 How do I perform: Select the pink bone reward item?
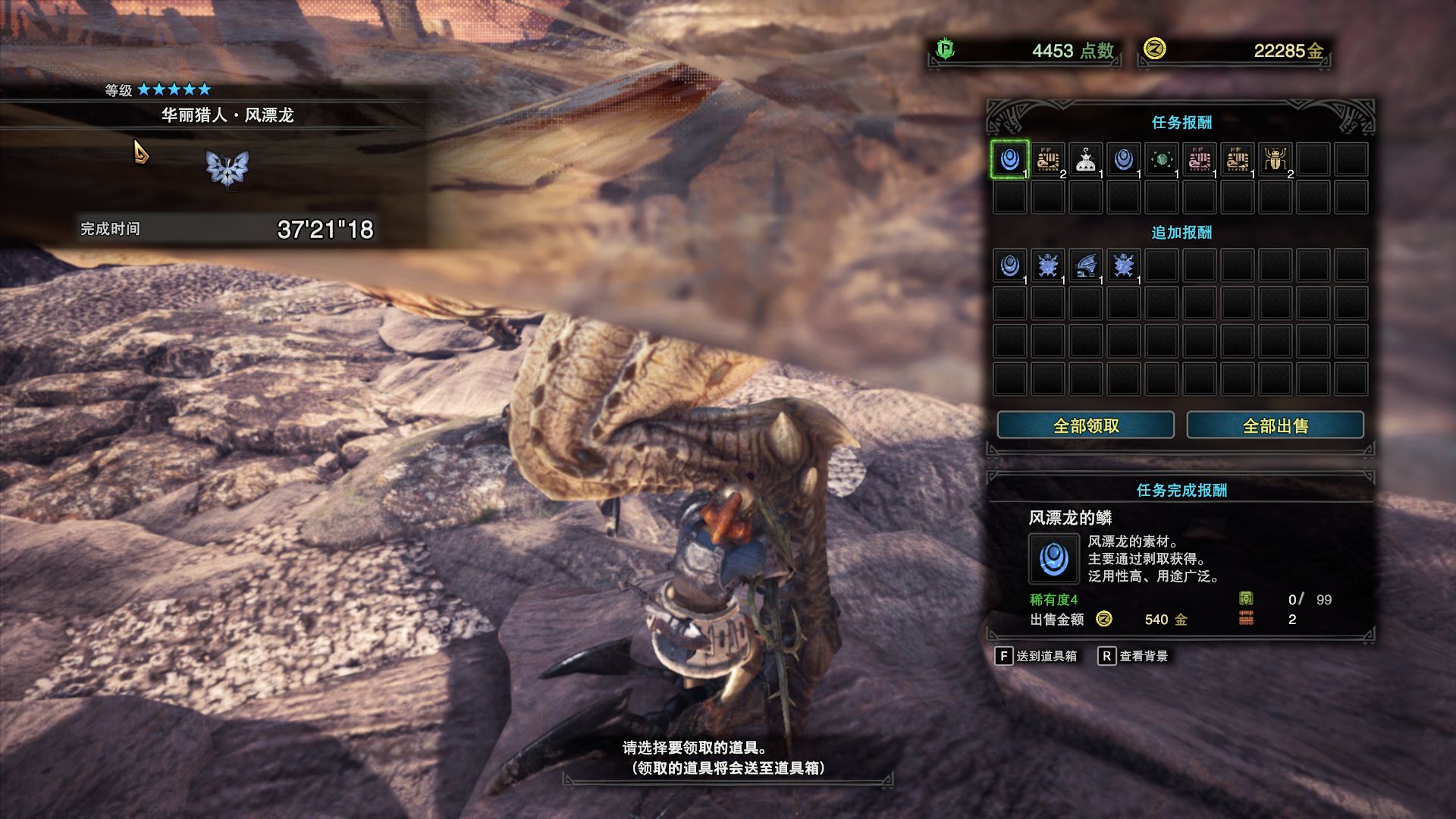(x=1199, y=159)
